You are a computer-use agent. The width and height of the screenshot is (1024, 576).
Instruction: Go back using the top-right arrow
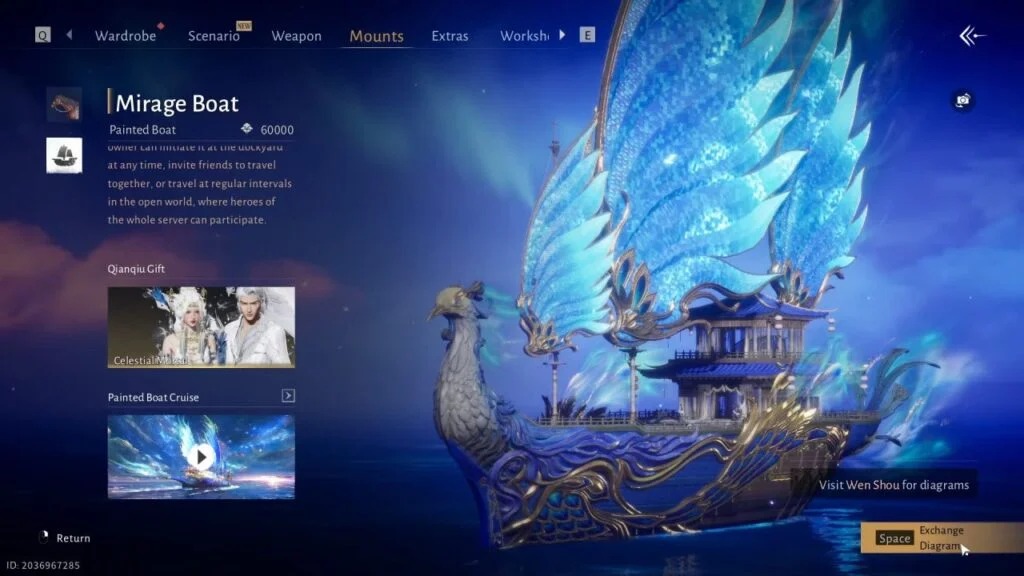(972, 36)
